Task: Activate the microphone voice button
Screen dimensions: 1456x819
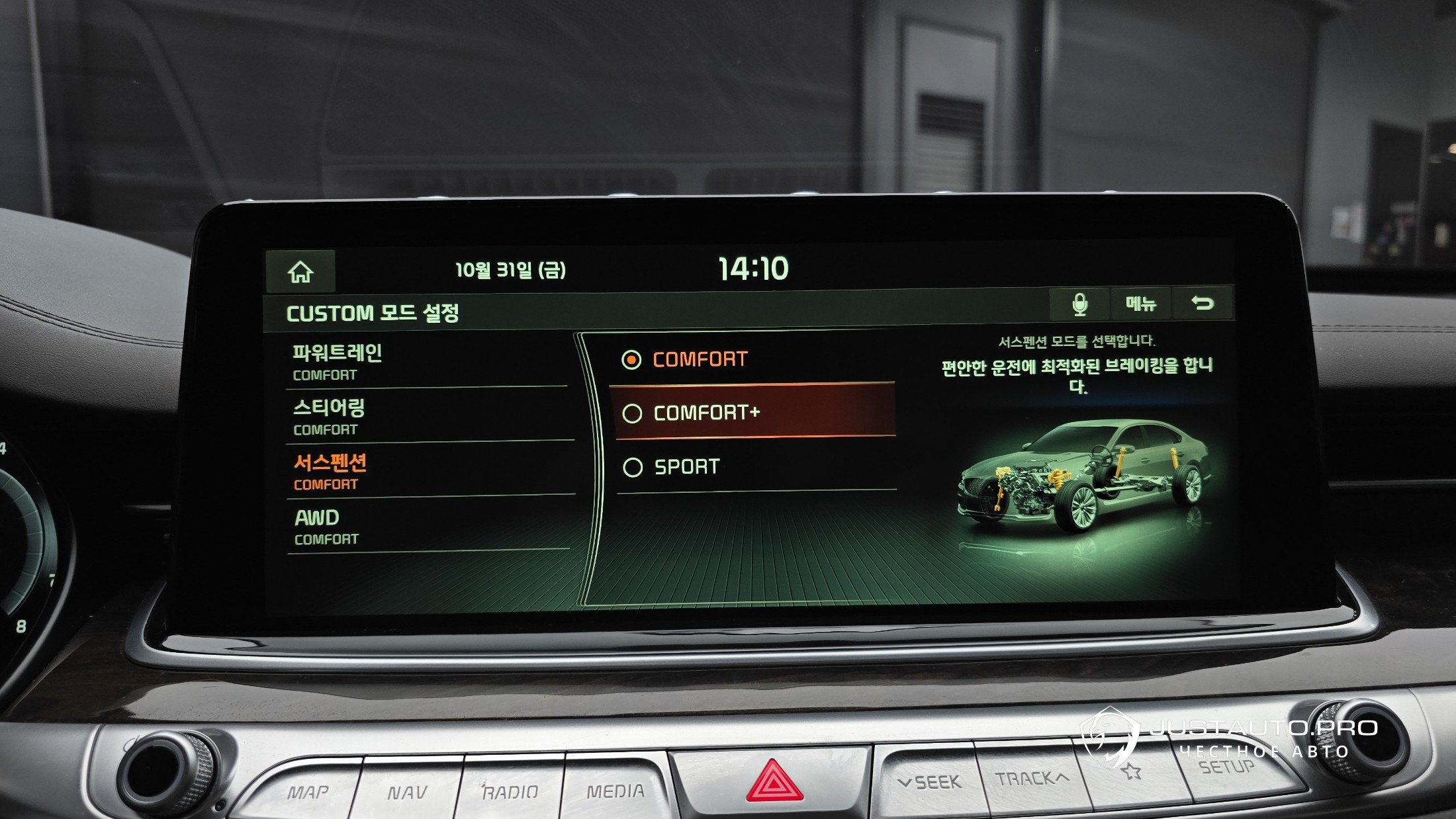Action: tap(1079, 304)
